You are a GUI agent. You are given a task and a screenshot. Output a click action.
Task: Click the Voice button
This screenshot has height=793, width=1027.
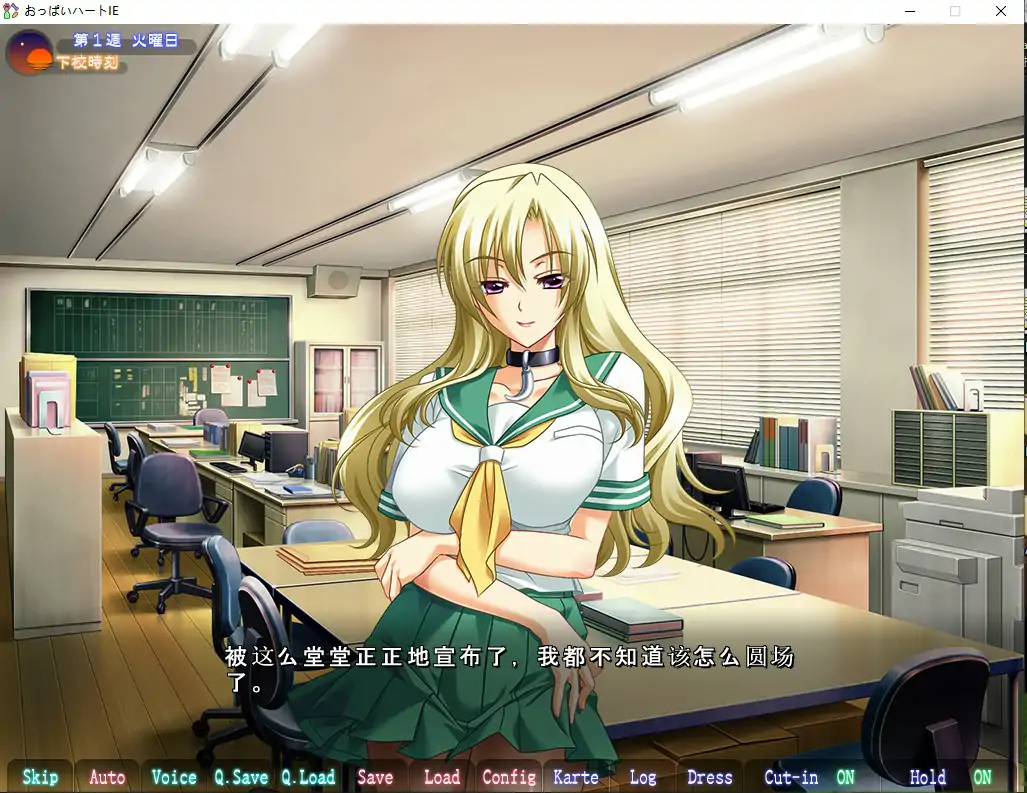coord(174,777)
